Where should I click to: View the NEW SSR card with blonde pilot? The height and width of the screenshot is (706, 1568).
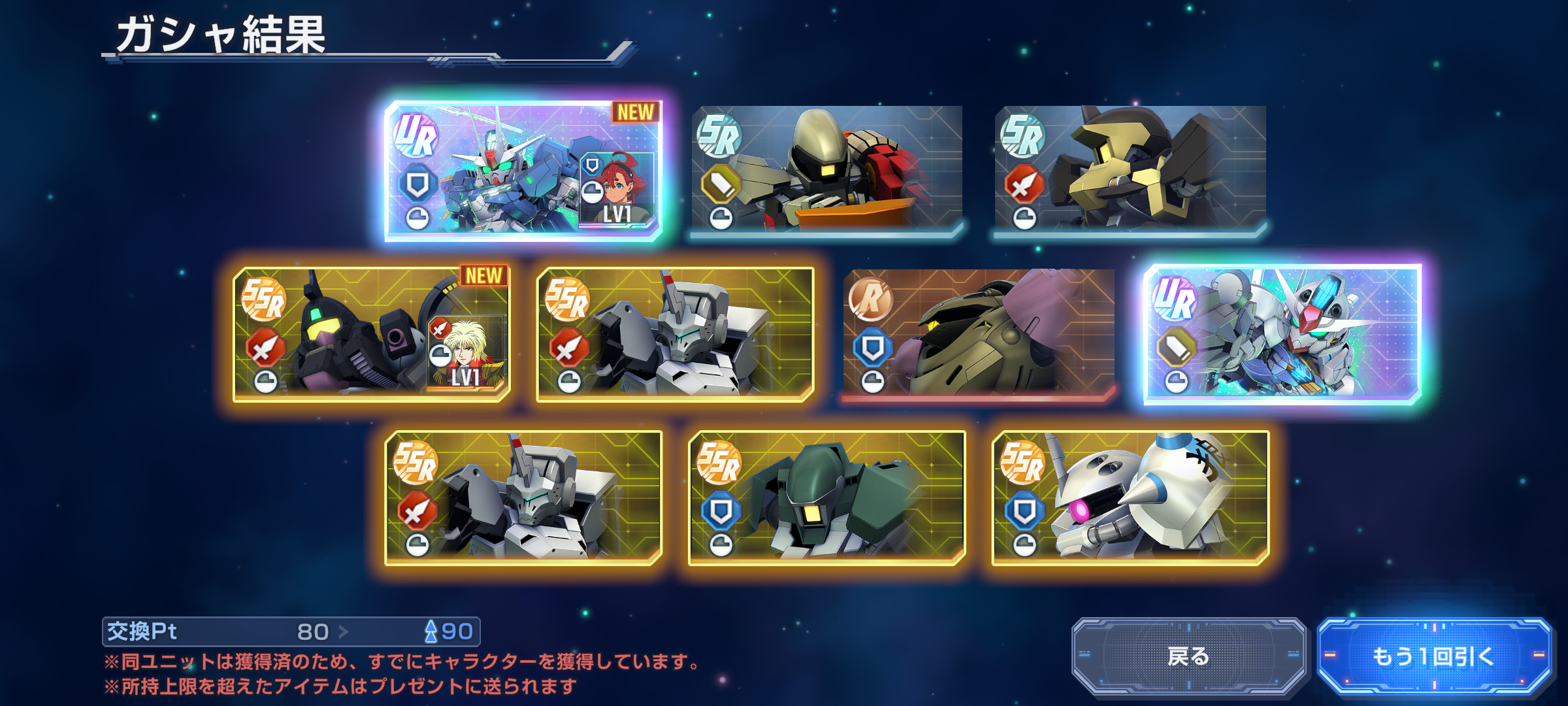[371, 334]
